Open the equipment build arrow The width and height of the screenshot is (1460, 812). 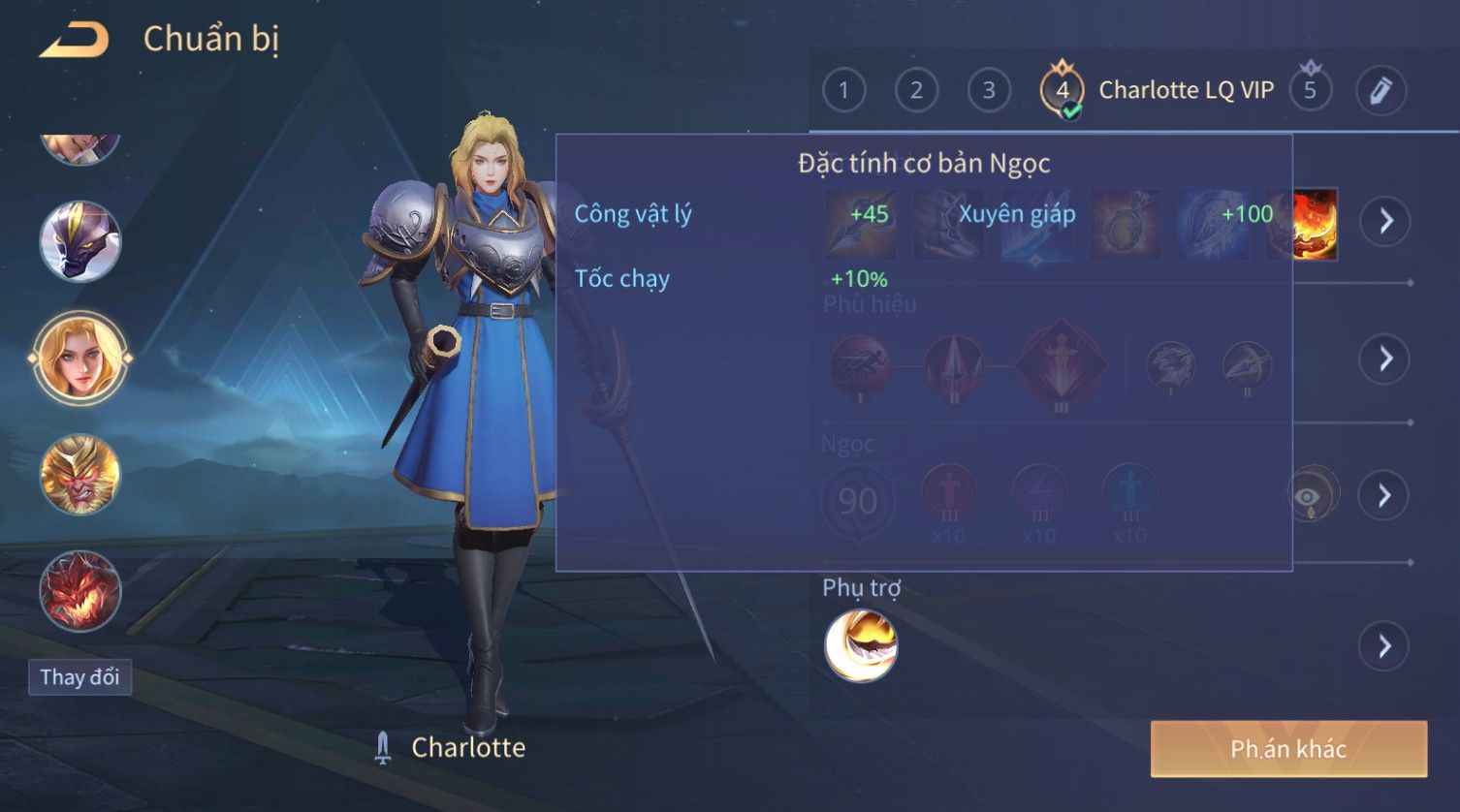point(1385,222)
